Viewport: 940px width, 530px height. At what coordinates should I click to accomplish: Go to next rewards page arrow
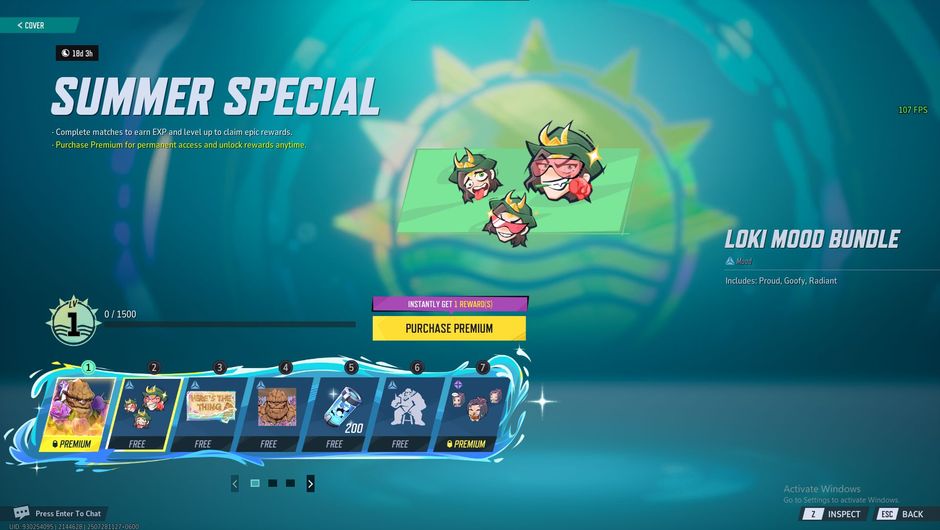310,484
